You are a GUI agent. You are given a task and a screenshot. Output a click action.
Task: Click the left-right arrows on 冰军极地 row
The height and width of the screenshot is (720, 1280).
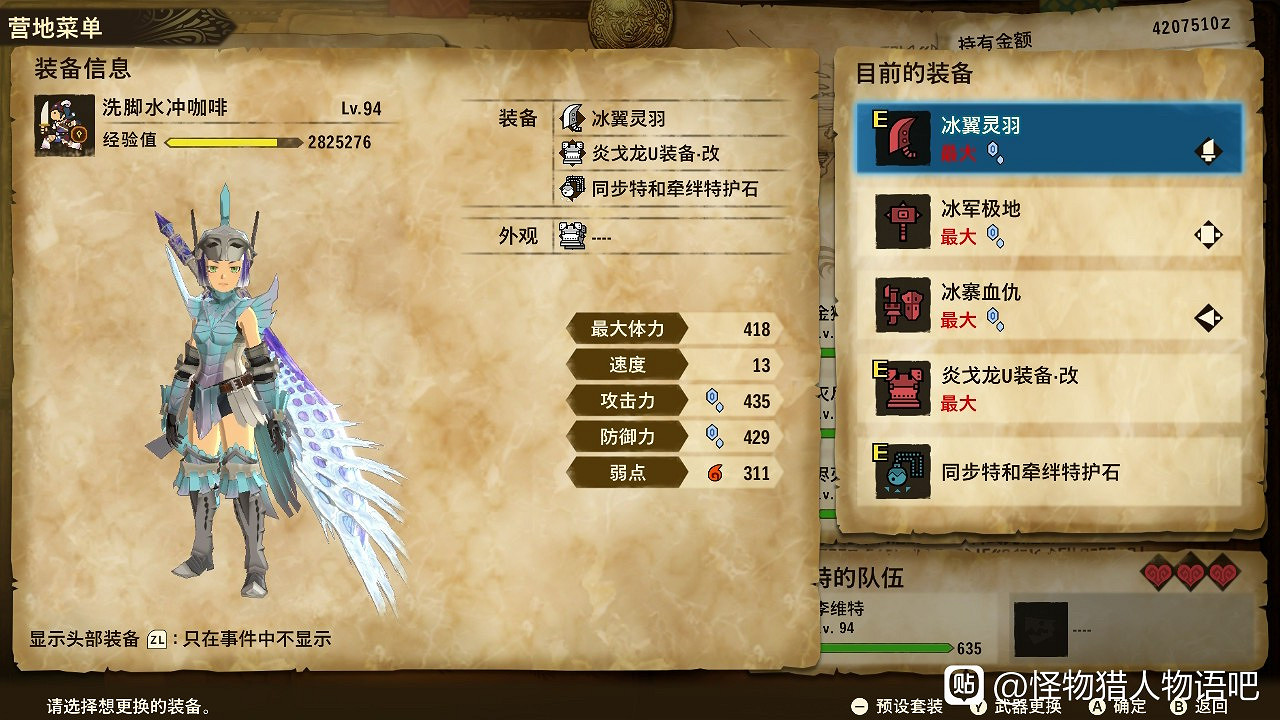tap(1207, 234)
